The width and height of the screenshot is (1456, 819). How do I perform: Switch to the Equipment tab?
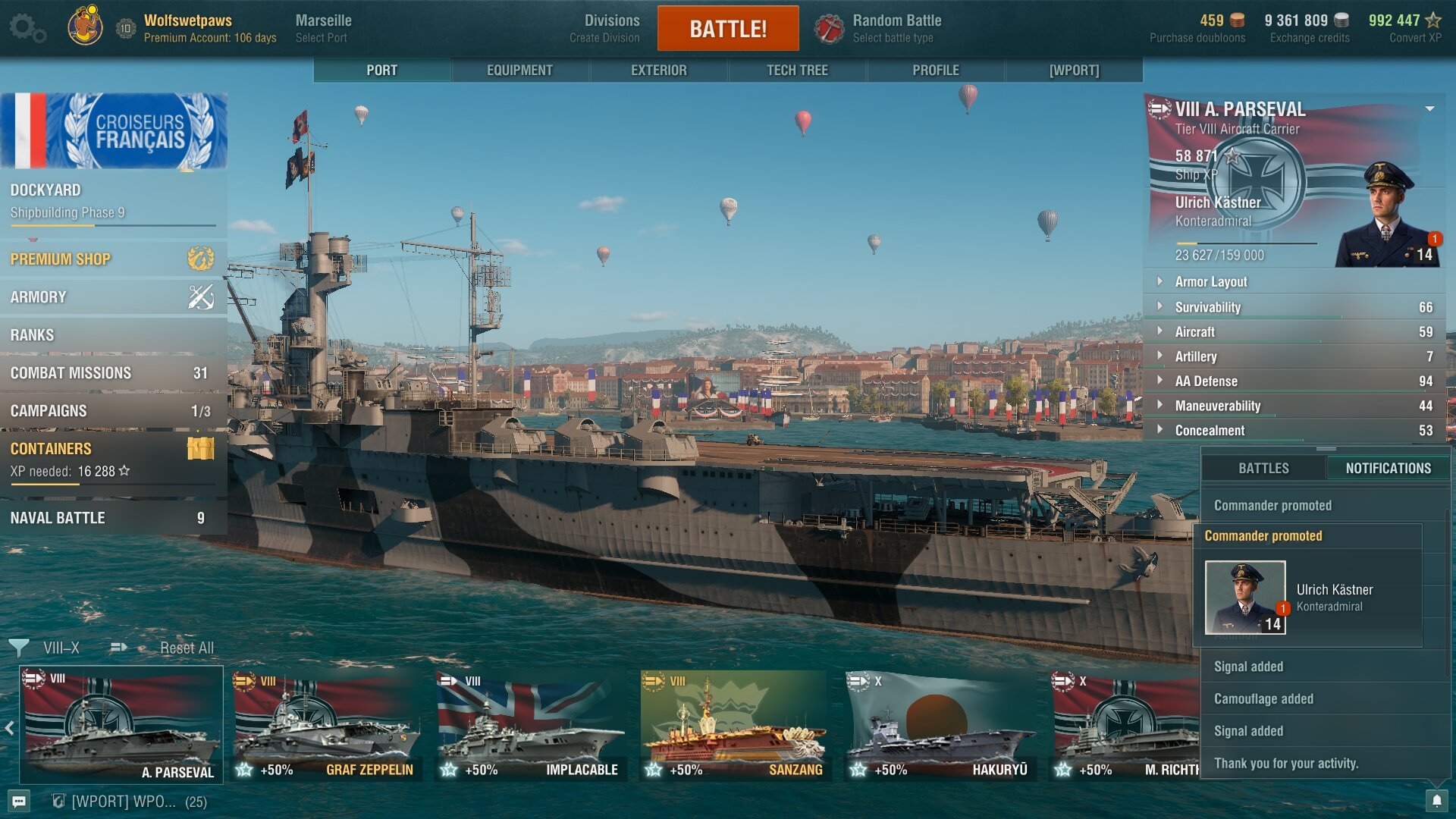[x=519, y=70]
